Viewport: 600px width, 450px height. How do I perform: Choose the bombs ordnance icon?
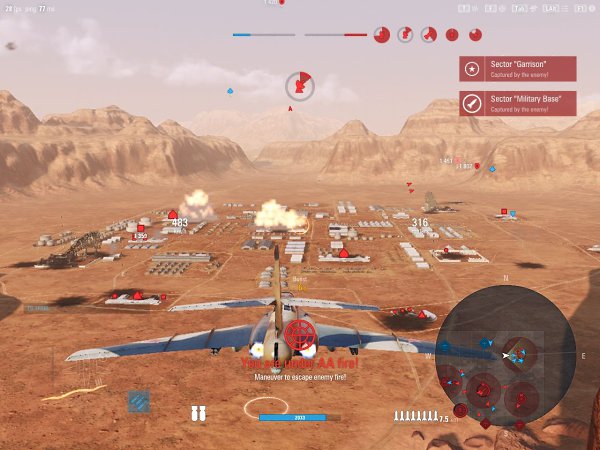(198, 414)
